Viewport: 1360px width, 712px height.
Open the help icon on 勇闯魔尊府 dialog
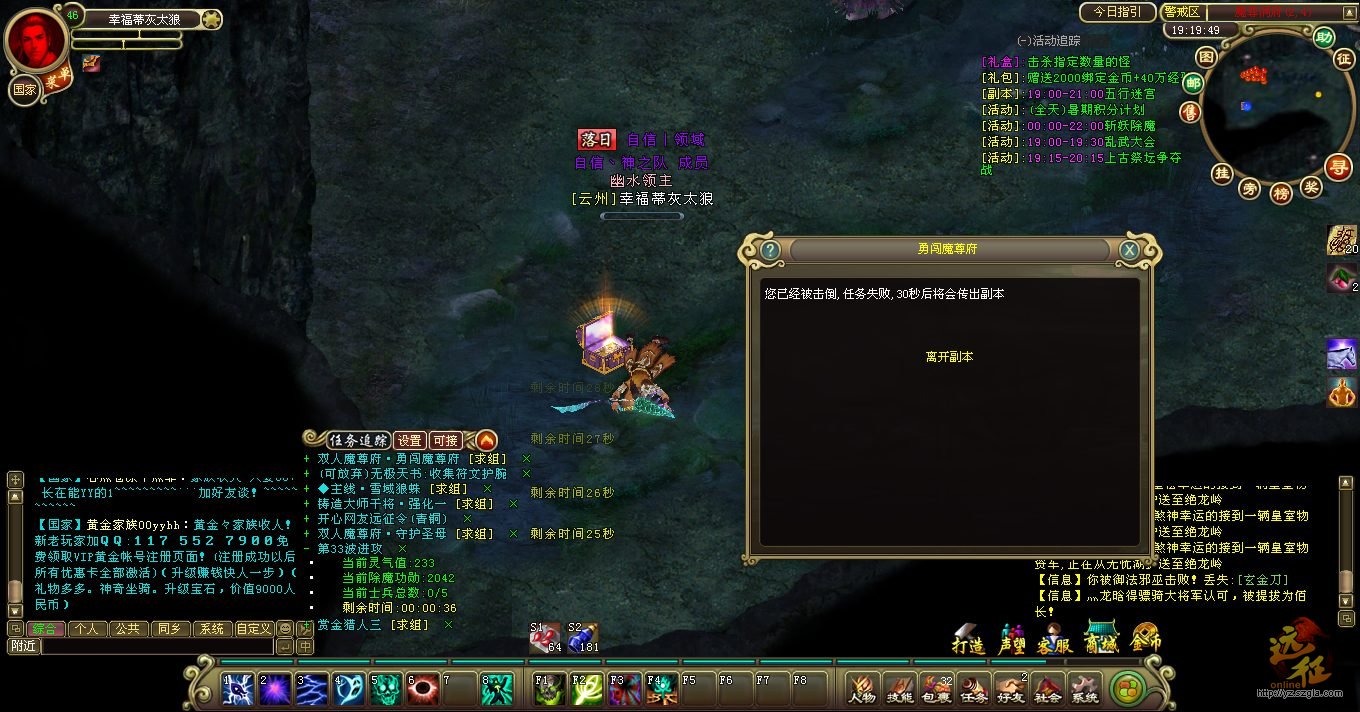[769, 250]
